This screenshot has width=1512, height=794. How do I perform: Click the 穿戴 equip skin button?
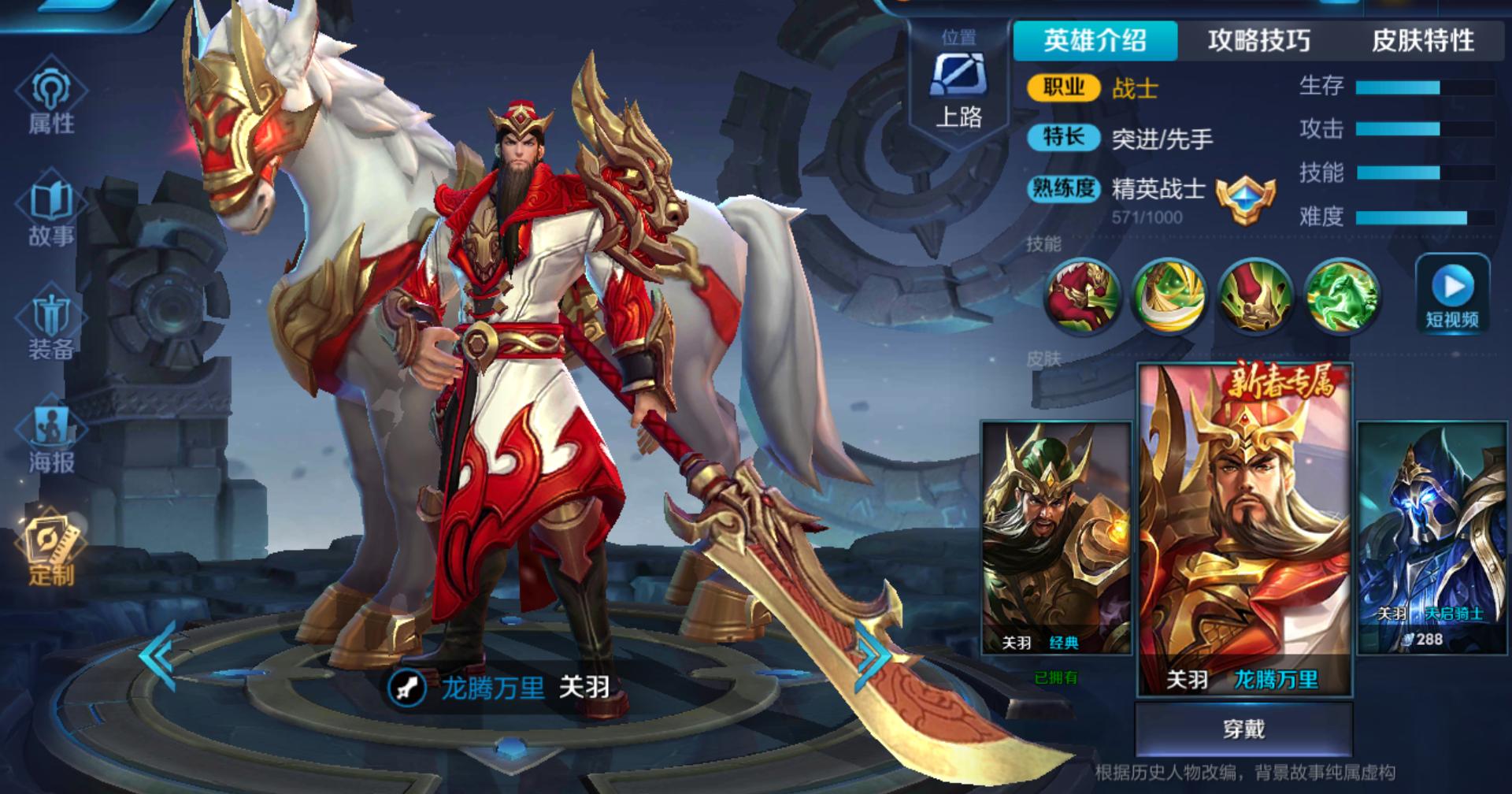(x=1243, y=729)
